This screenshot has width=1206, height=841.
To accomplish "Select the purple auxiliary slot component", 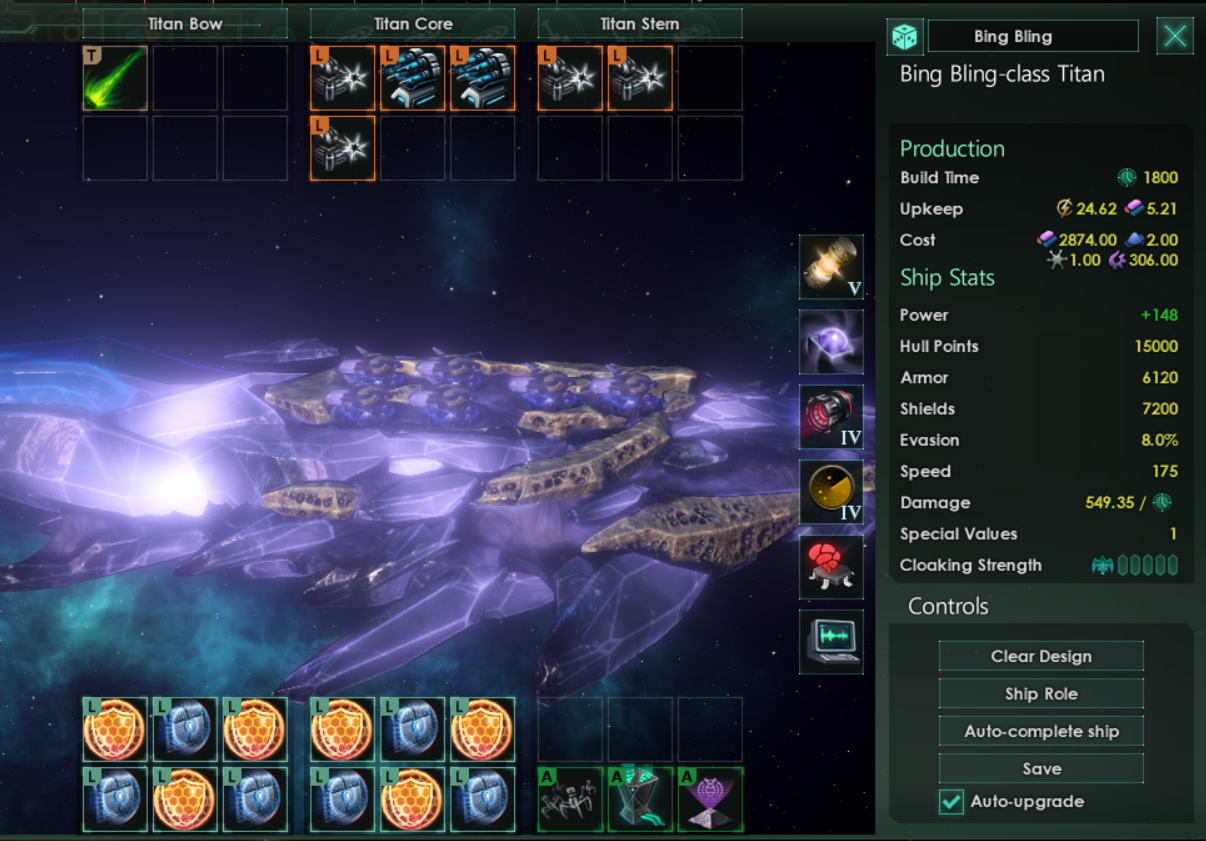I will 710,800.
